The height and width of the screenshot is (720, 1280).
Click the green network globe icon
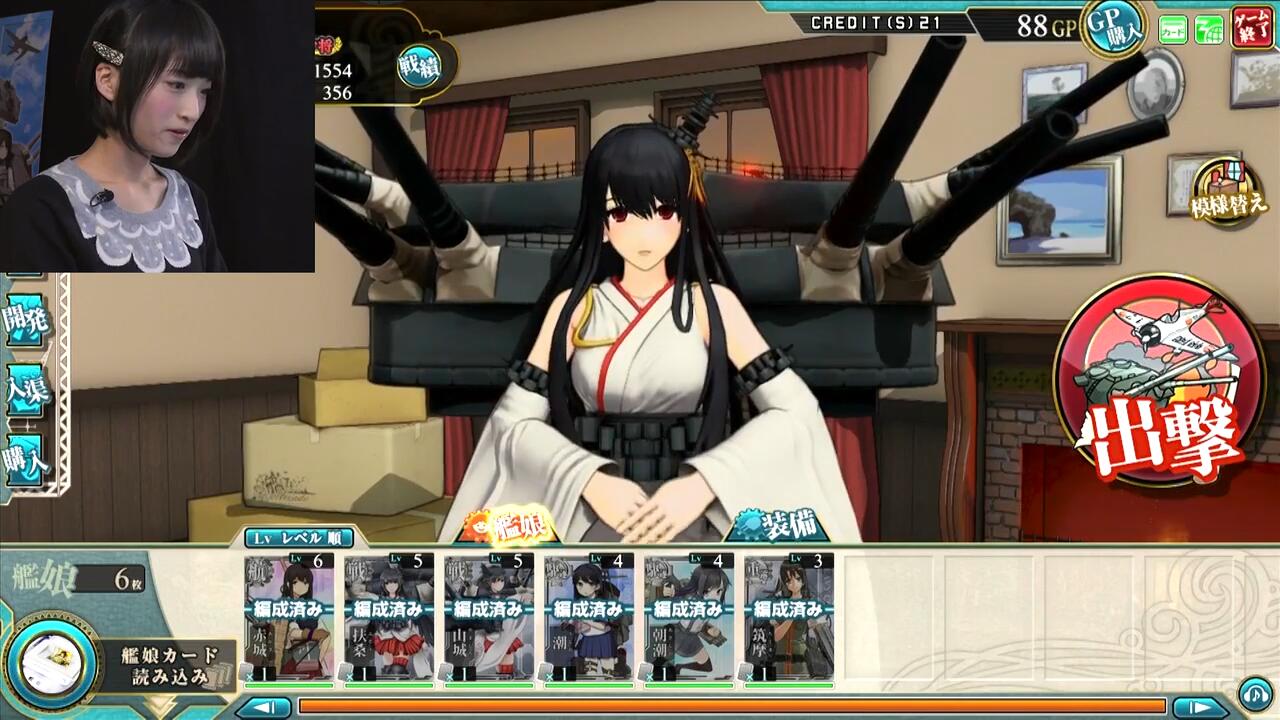1208,30
